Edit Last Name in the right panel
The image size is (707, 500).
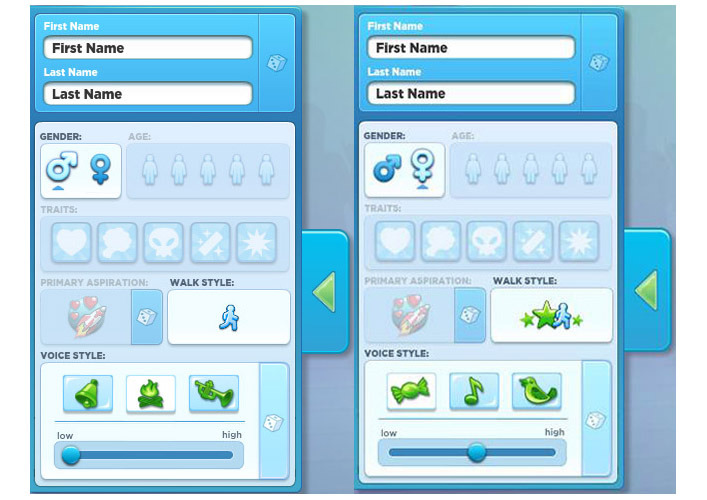coord(471,93)
